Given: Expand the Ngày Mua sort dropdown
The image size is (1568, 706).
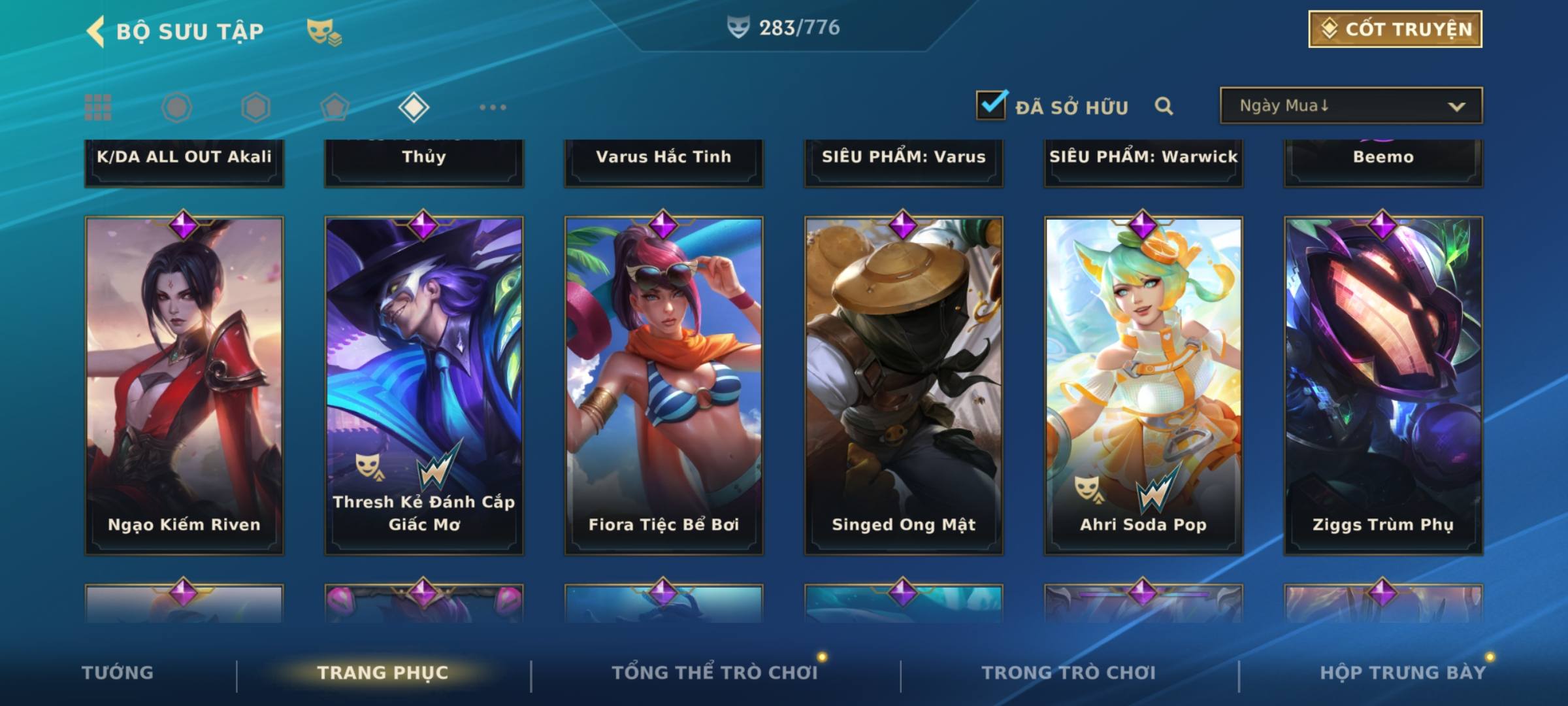Looking at the screenshot, I should 1350,106.
